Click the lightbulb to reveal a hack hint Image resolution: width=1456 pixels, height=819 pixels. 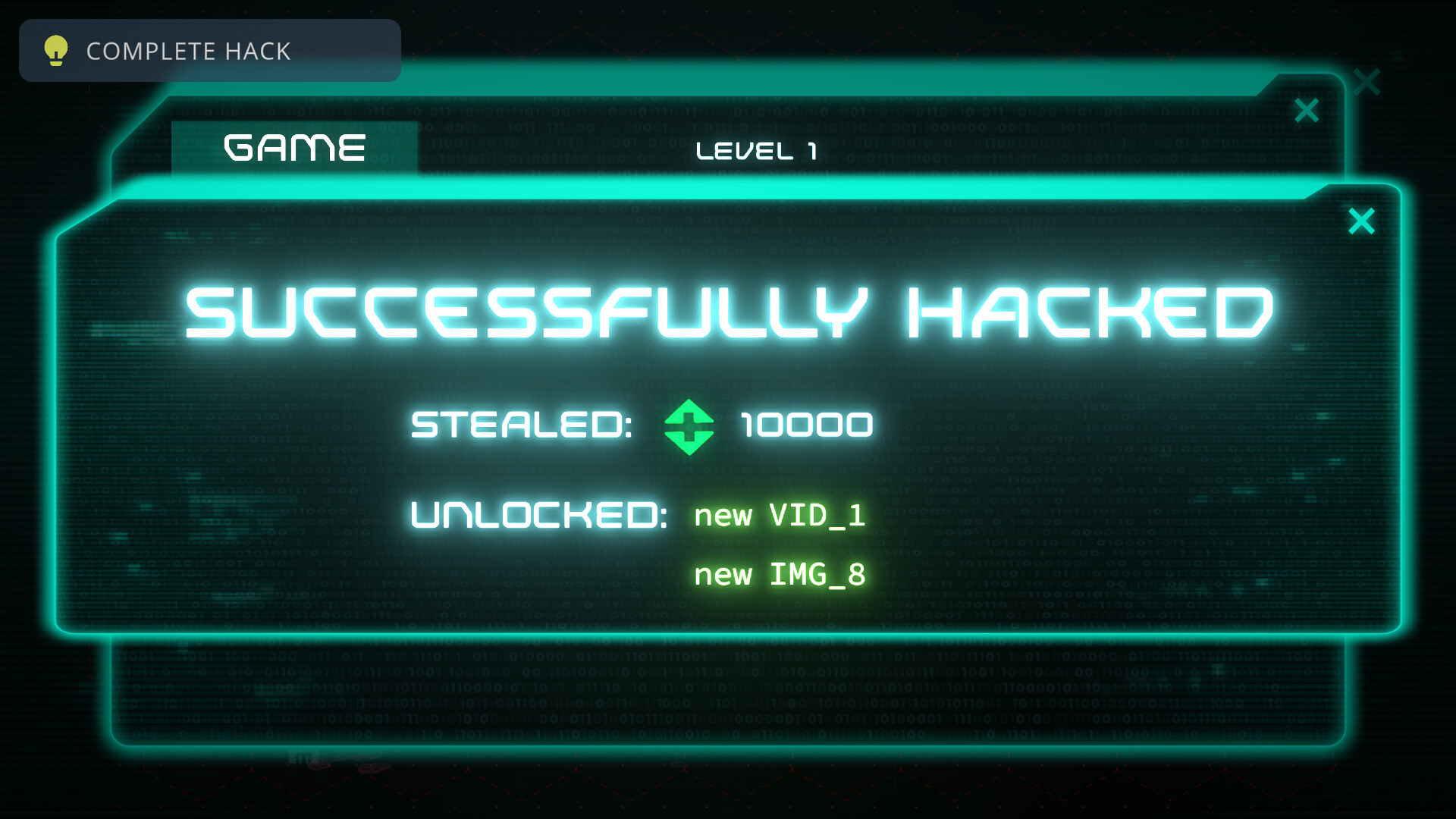[x=55, y=51]
